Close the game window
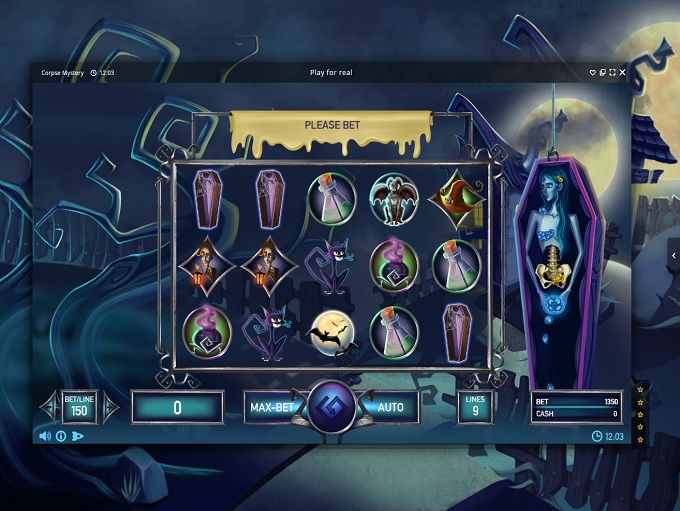The width and height of the screenshot is (680, 511). click(623, 72)
